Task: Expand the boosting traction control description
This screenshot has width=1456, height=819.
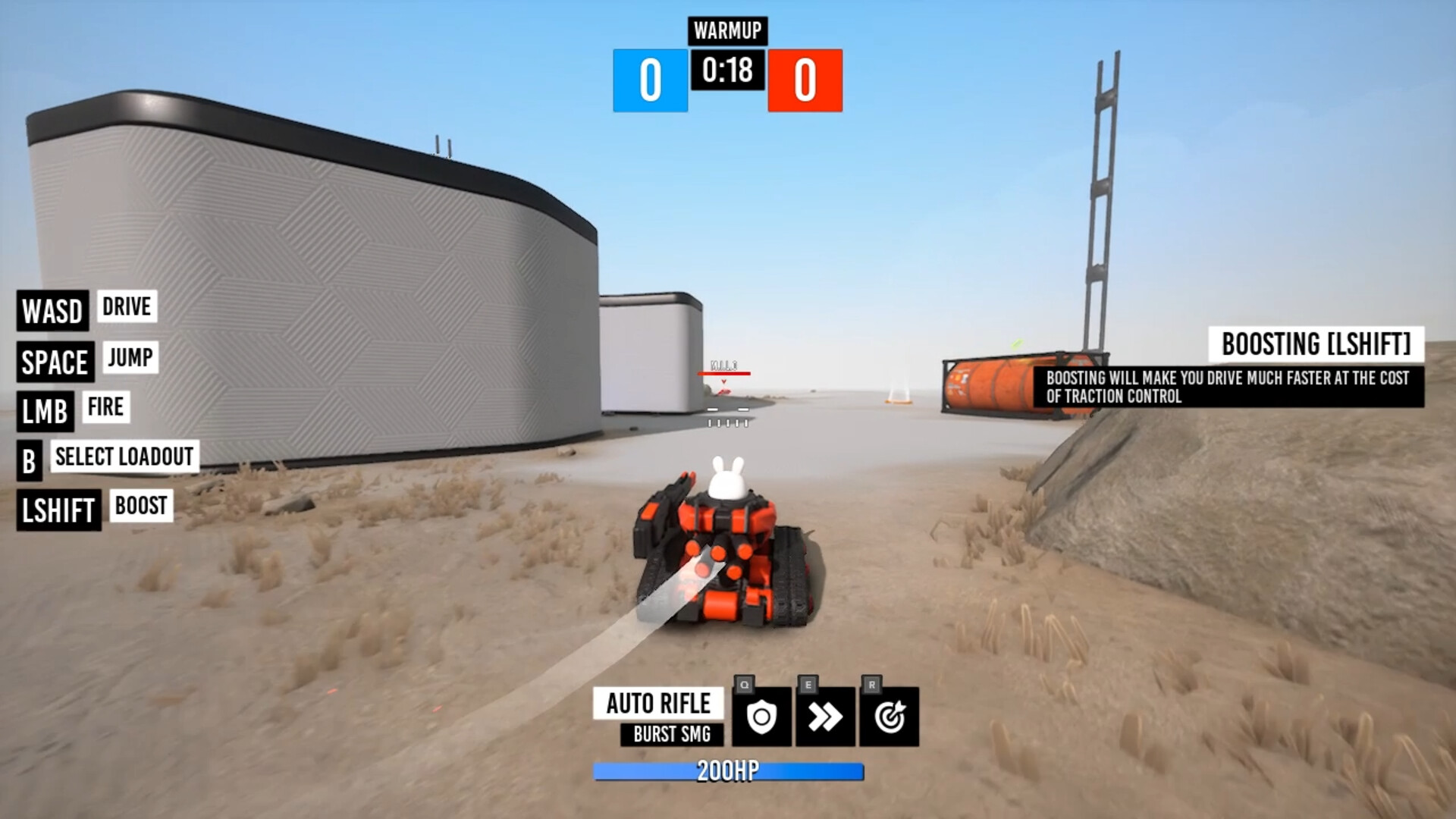Action: 1235,384
